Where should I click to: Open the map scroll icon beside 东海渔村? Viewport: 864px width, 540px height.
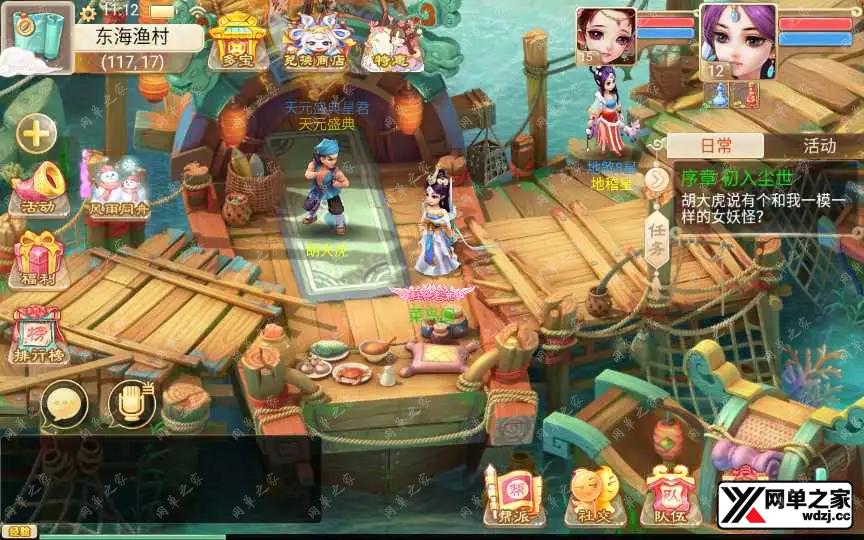pyautogui.click(x=36, y=36)
